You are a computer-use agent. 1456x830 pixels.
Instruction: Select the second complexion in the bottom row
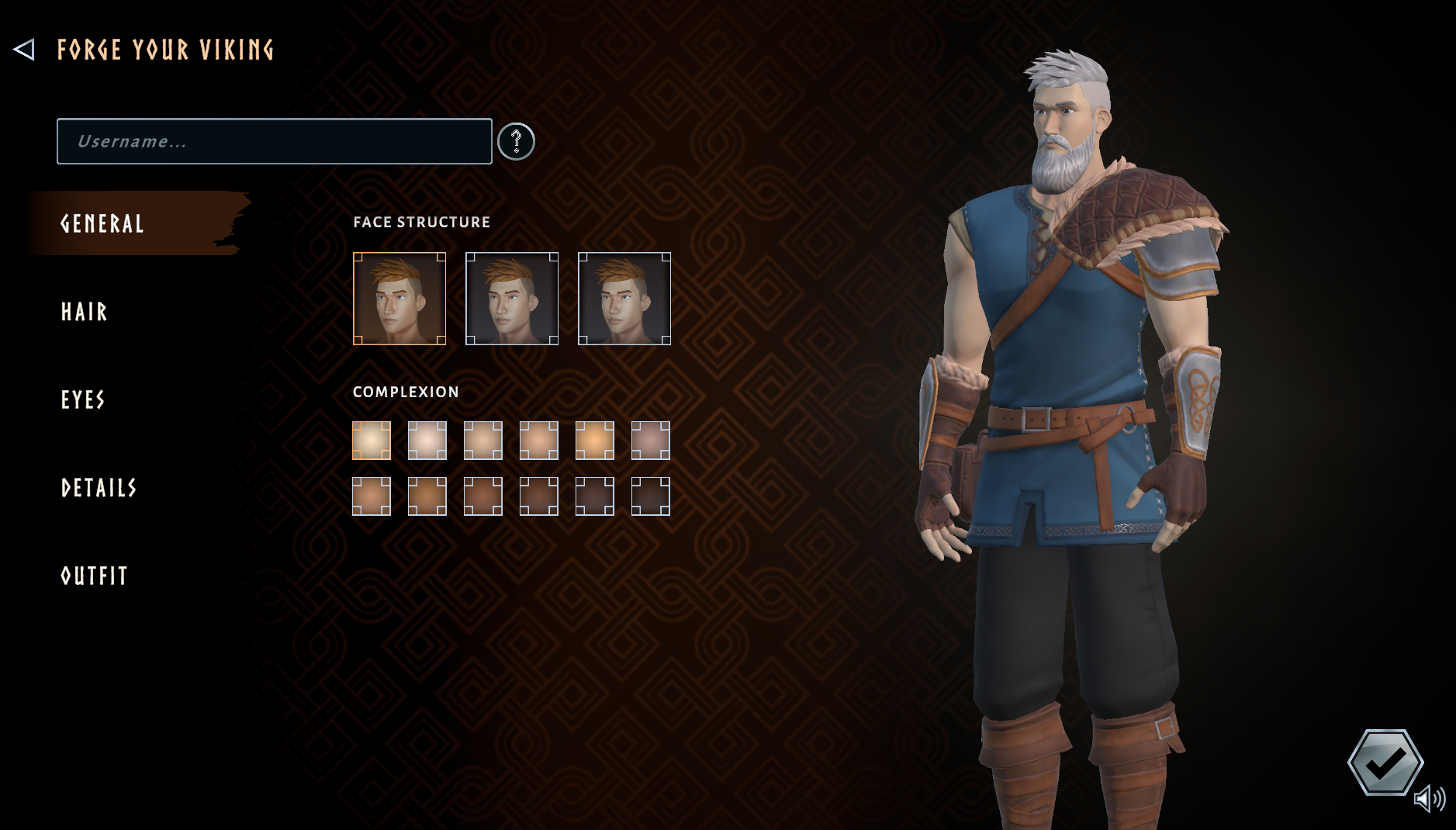click(x=427, y=495)
